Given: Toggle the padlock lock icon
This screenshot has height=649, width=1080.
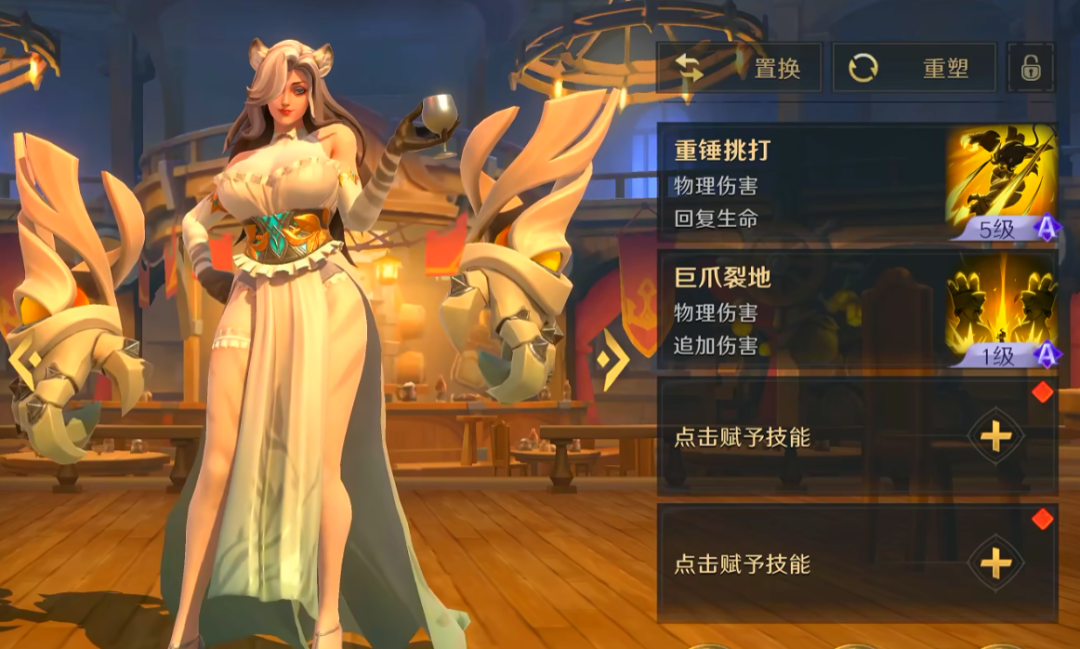Looking at the screenshot, I should click(x=1030, y=68).
